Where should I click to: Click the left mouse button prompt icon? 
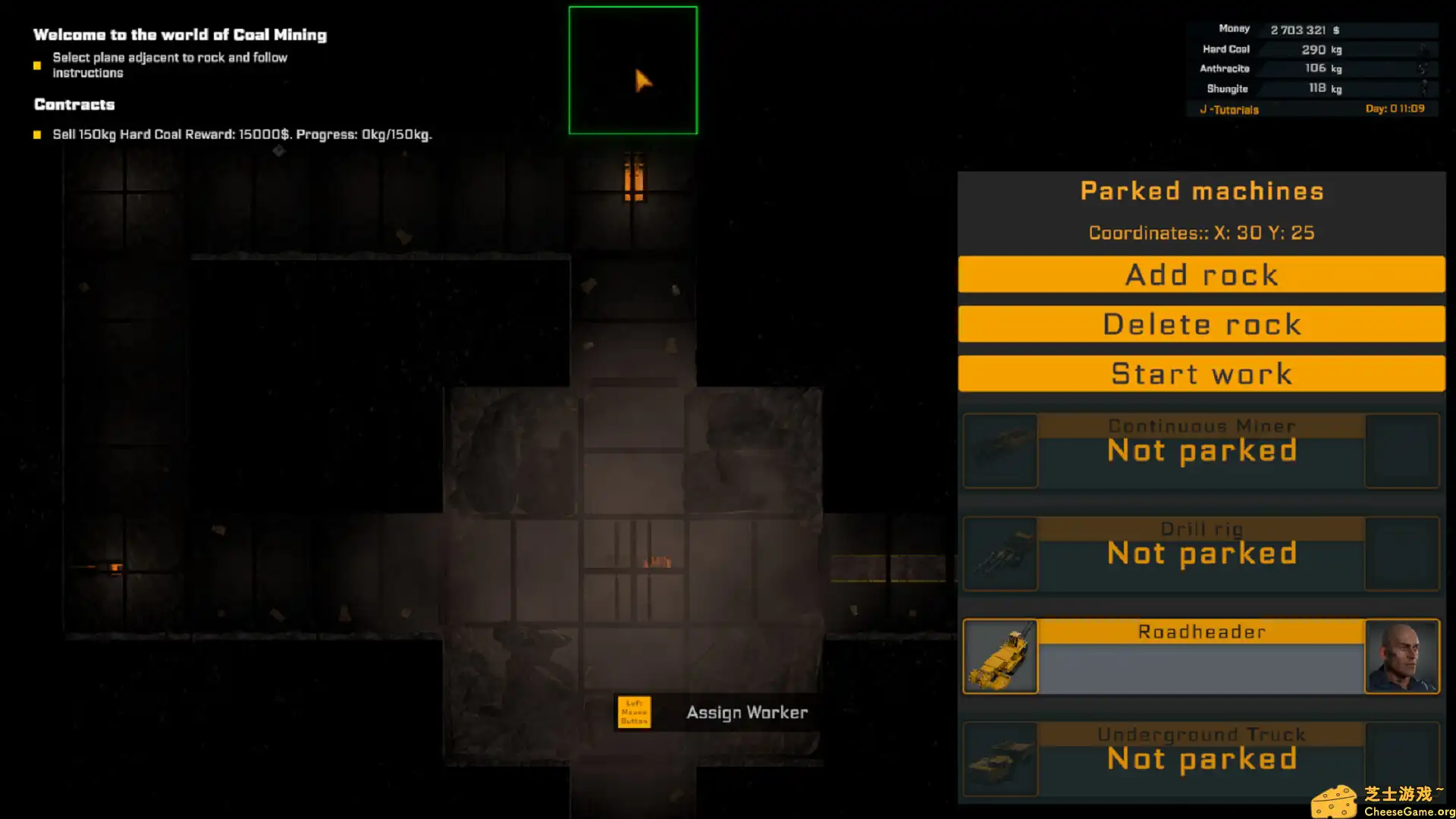coord(633,712)
